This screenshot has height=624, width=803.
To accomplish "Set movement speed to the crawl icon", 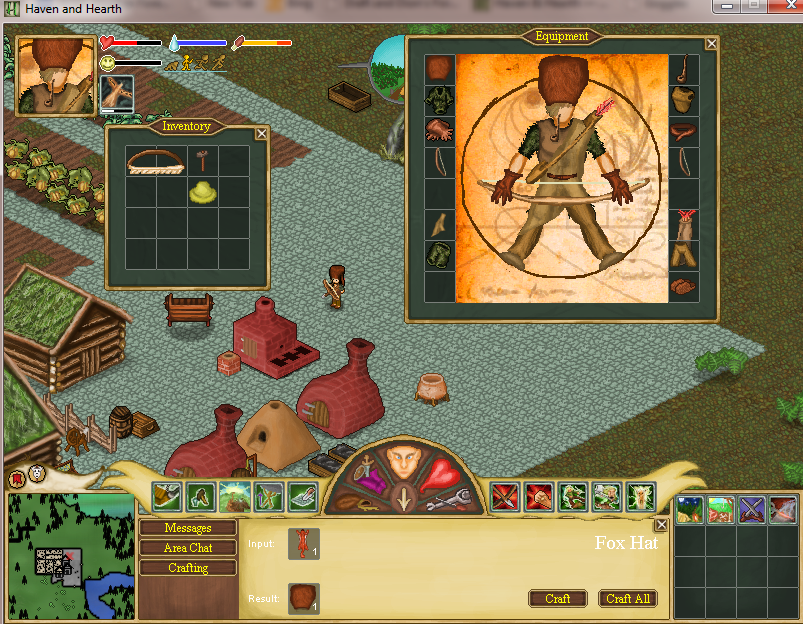I will coord(171,64).
